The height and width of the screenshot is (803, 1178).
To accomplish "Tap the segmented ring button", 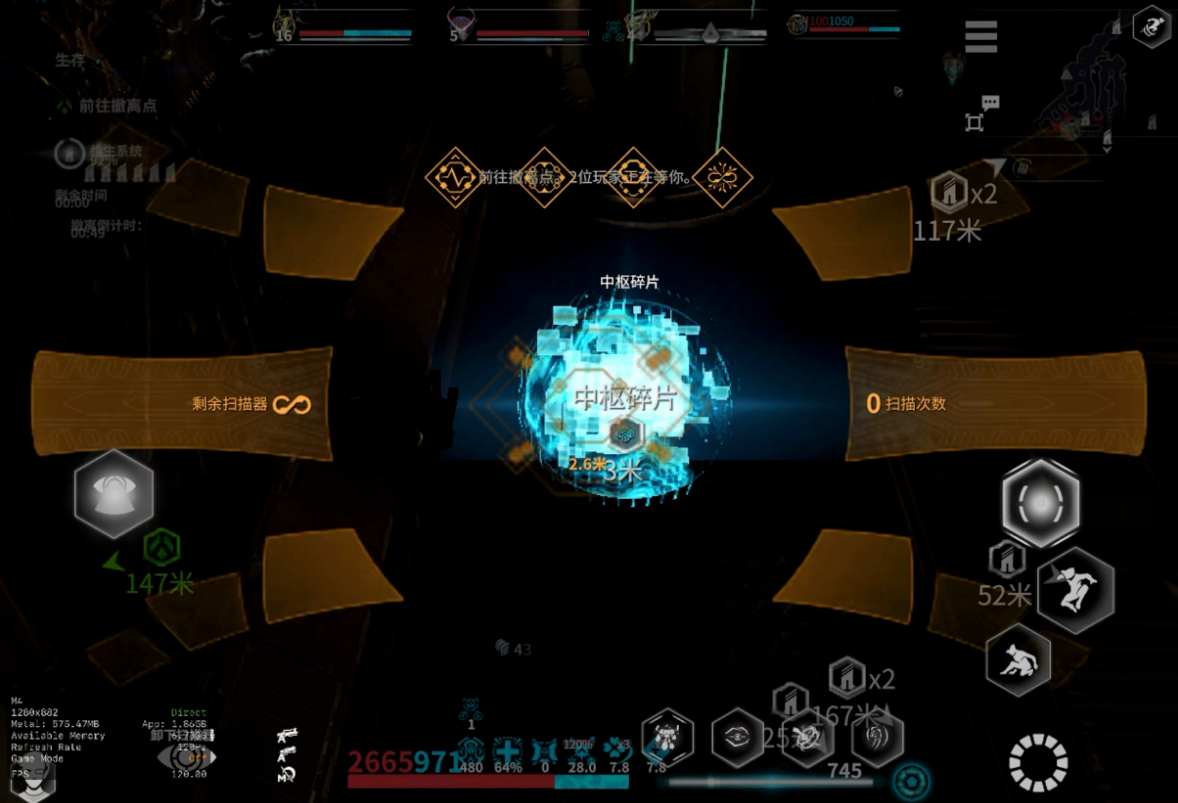I will [x=1038, y=763].
